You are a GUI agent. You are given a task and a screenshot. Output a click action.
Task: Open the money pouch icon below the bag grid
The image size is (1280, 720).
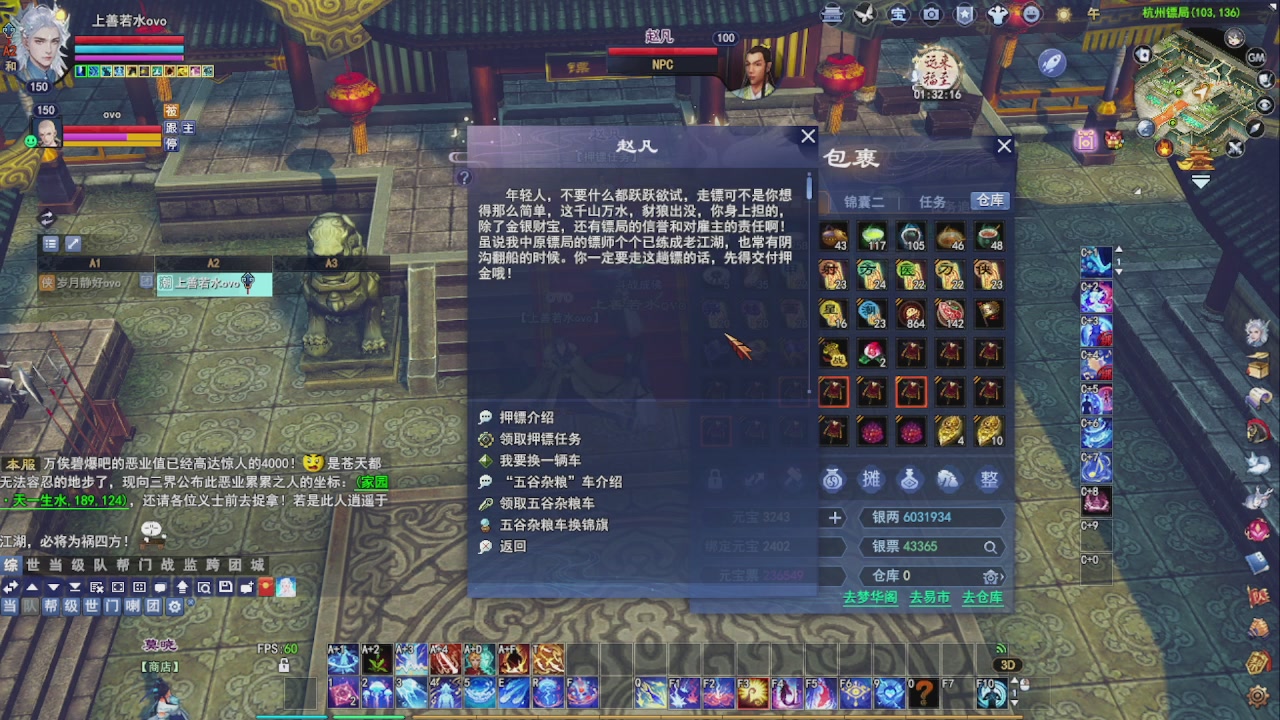tap(833, 478)
